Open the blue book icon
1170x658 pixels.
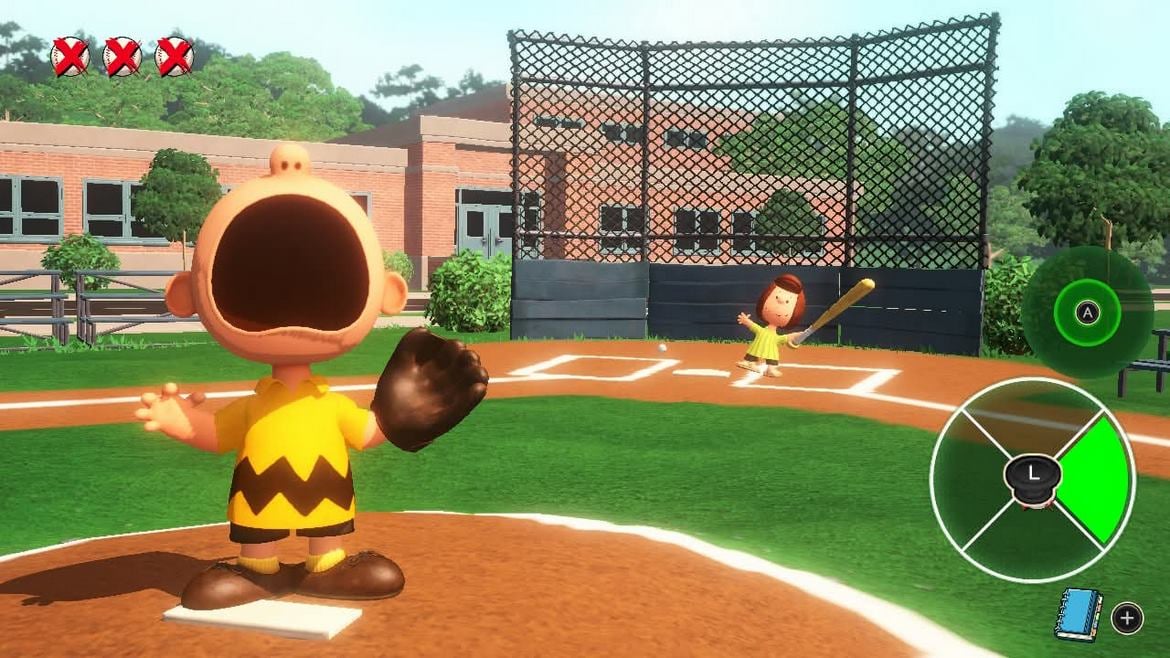1078,615
